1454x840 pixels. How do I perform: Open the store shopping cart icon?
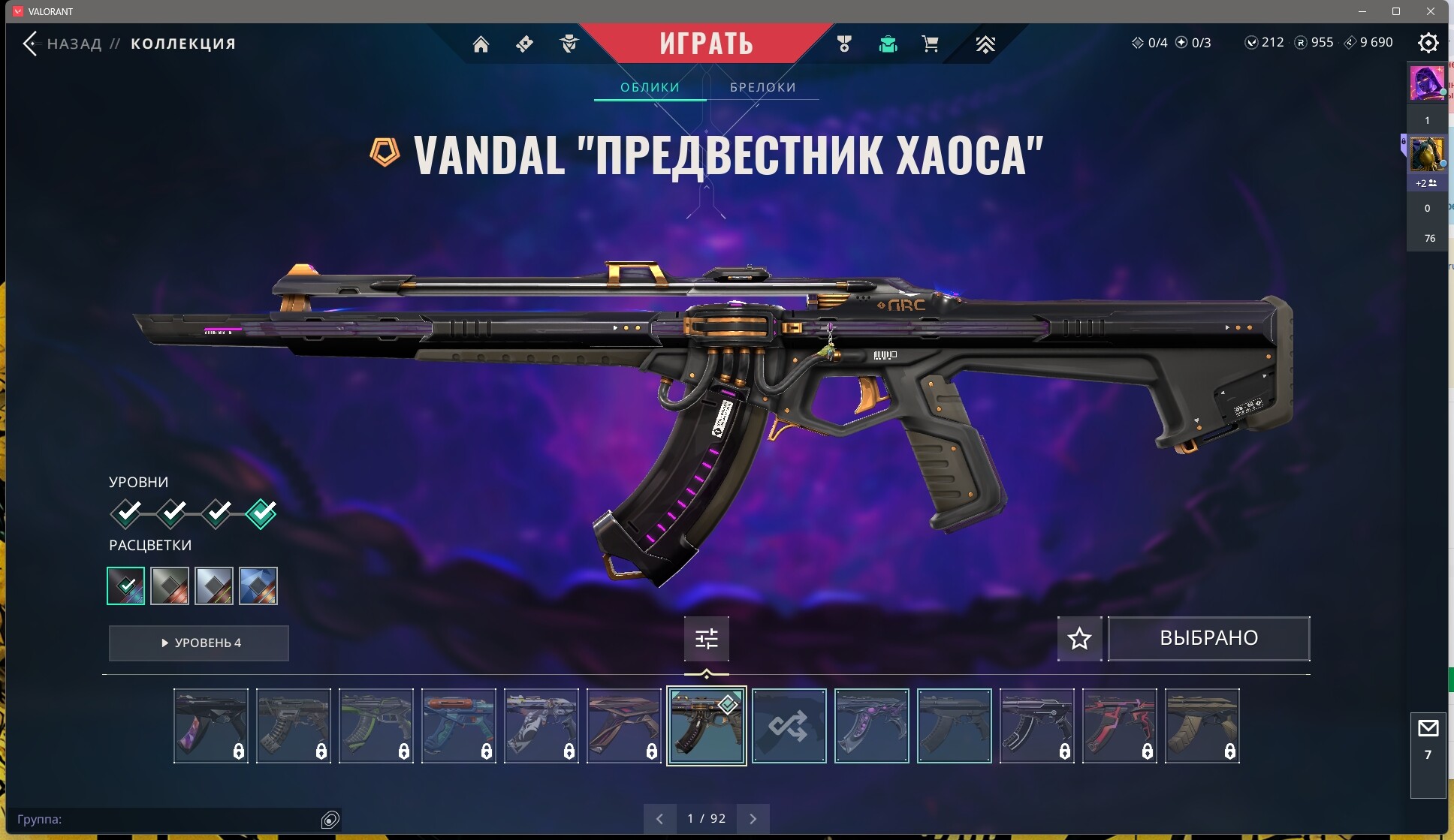(x=930, y=44)
